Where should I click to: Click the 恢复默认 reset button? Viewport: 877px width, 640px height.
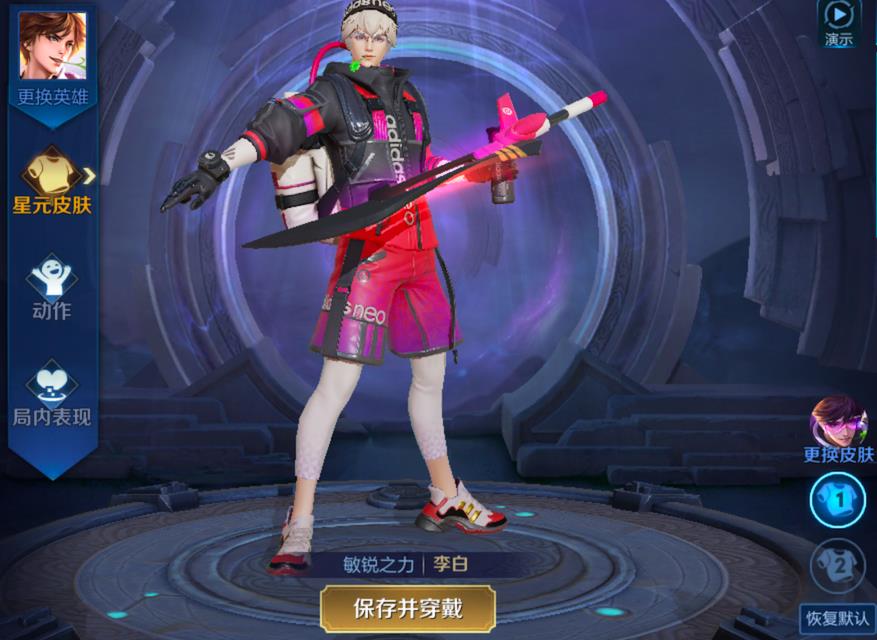click(x=837, y=617)
